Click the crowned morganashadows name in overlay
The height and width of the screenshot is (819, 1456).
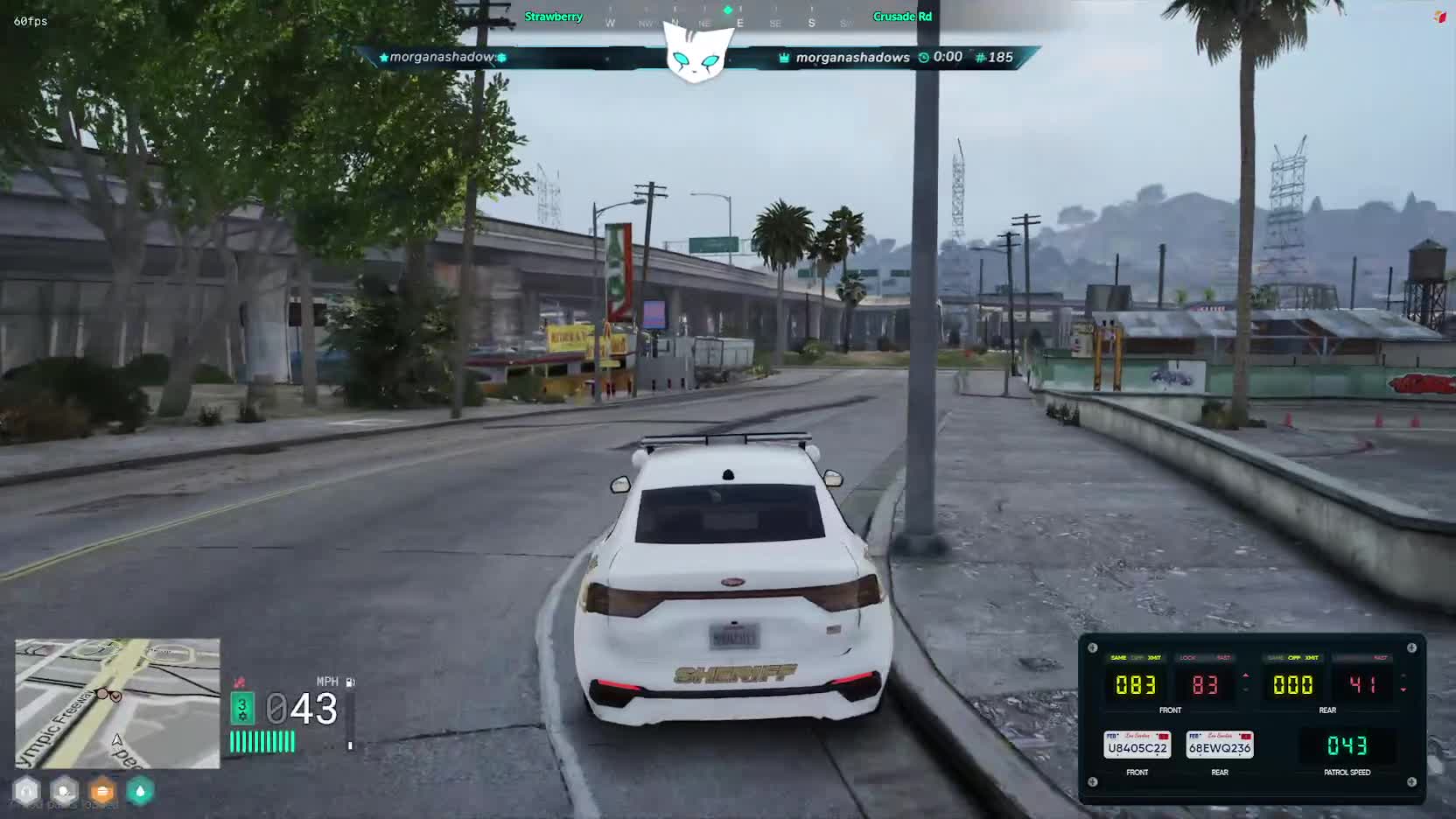click(852, 58)
